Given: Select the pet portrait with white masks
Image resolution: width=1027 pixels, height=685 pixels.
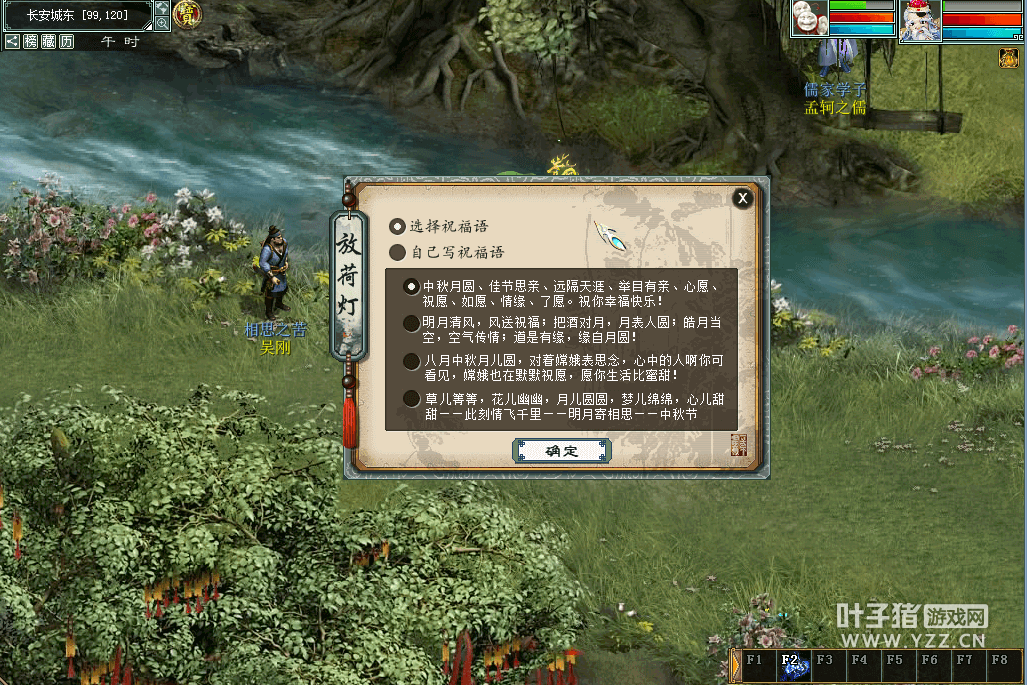Looking at the screenshot, I should 809,19.
